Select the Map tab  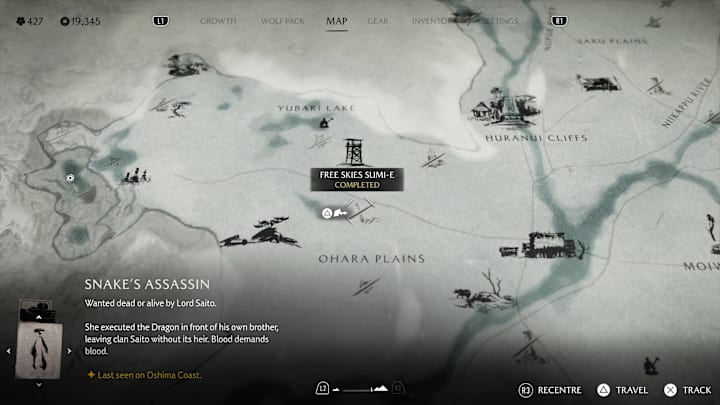point(337,20)
